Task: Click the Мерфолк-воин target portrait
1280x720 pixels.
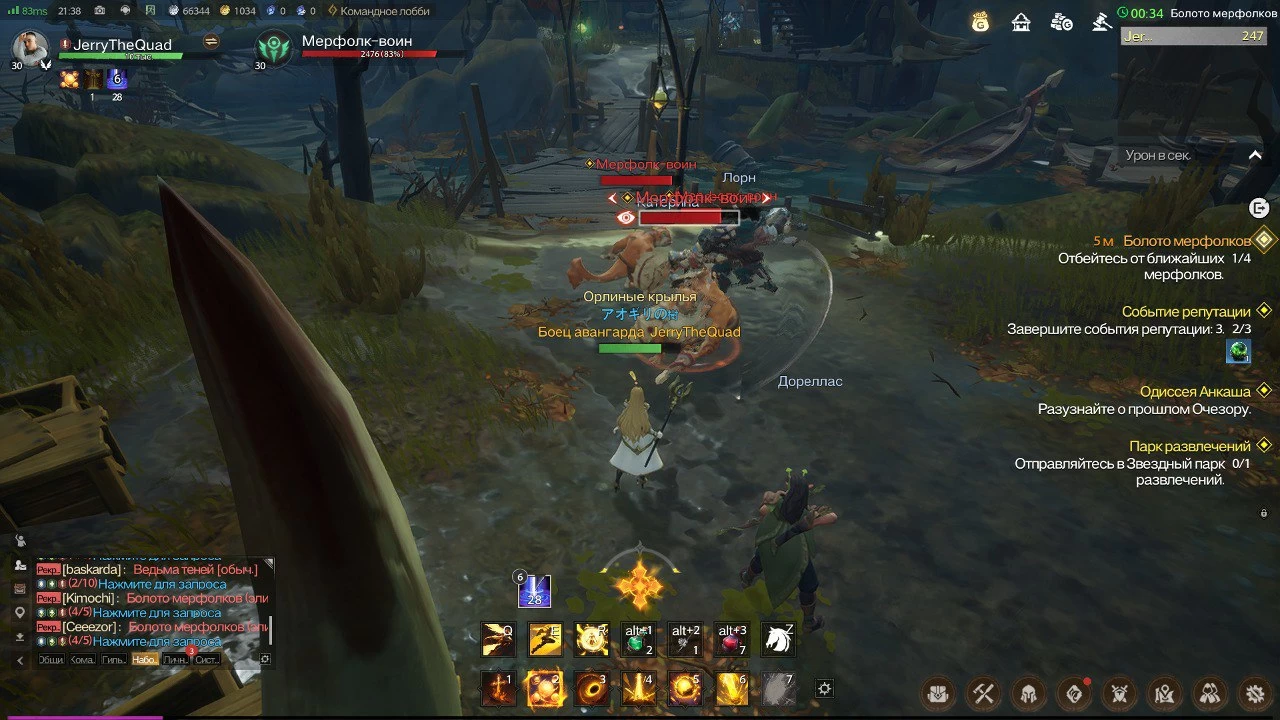Action: 273,48
